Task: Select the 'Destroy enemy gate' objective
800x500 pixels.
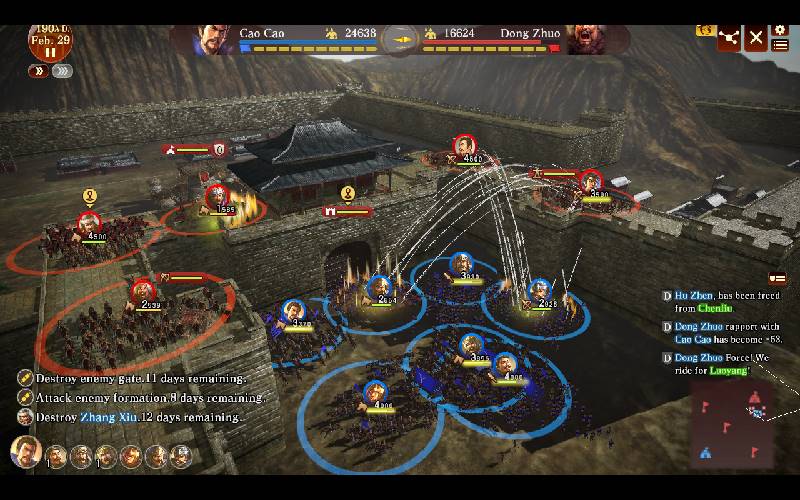Action: pos(140,379)
